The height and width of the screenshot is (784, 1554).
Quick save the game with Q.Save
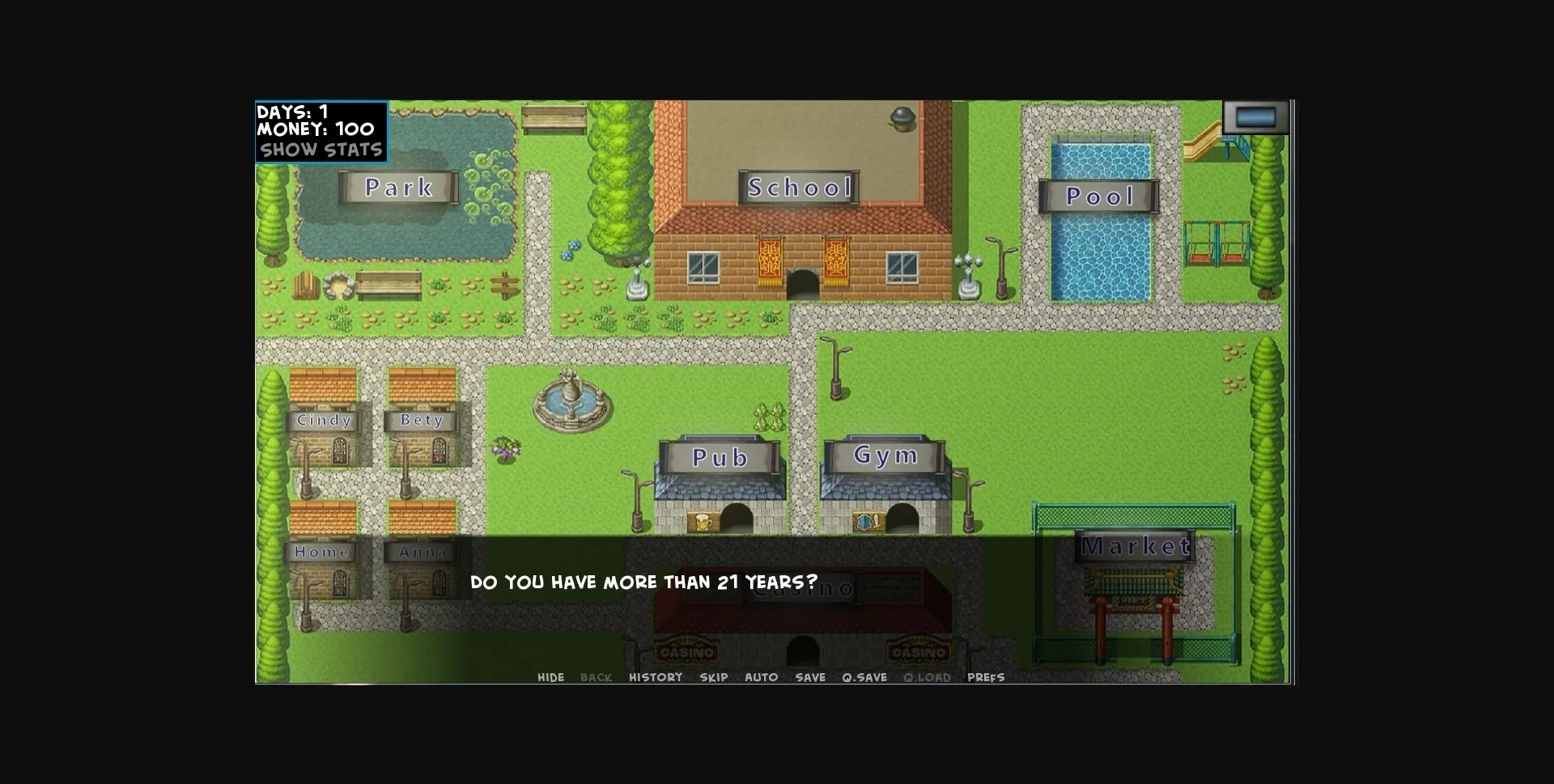click(864, 677)
